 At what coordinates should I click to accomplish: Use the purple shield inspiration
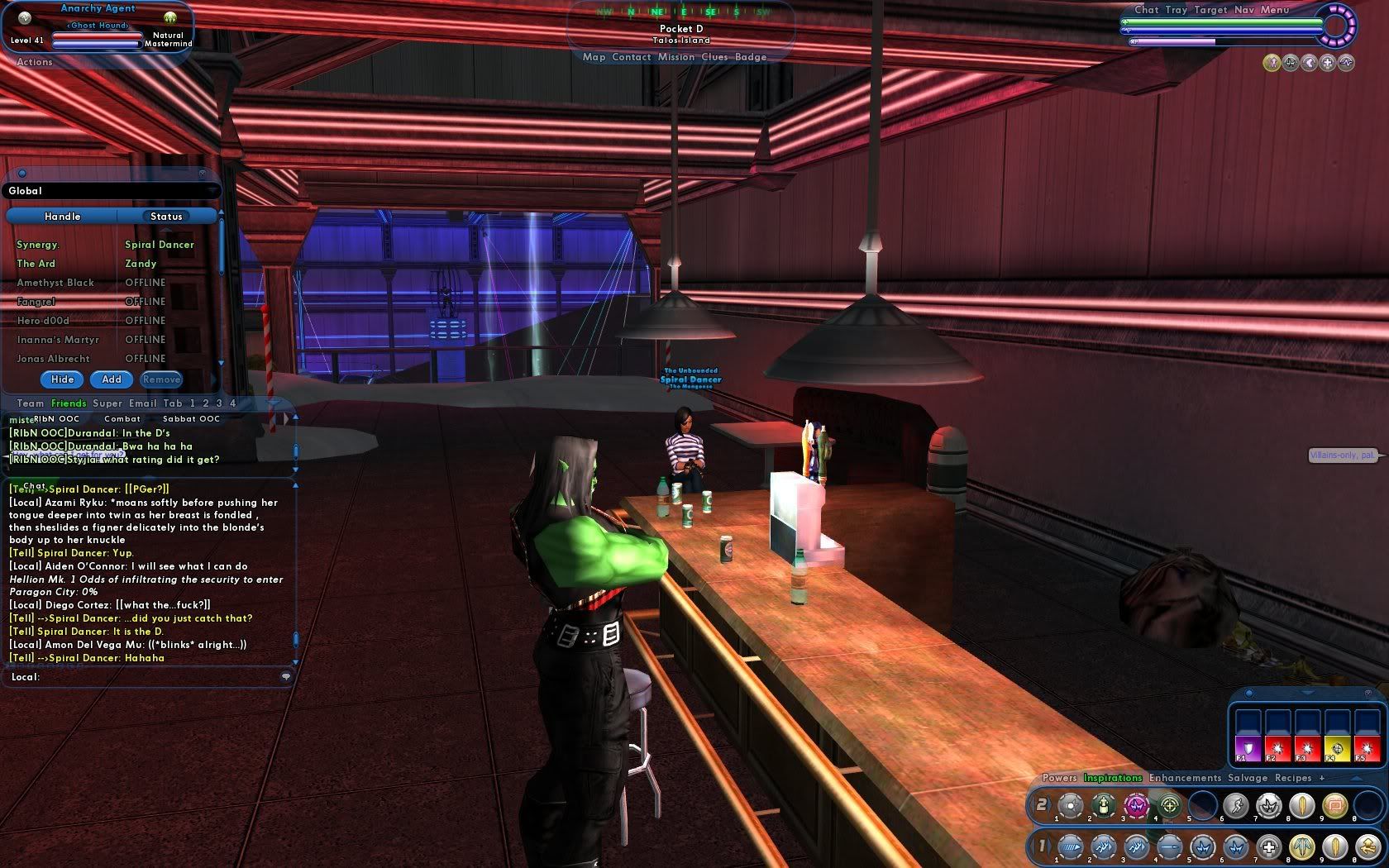click(1247, 748)
